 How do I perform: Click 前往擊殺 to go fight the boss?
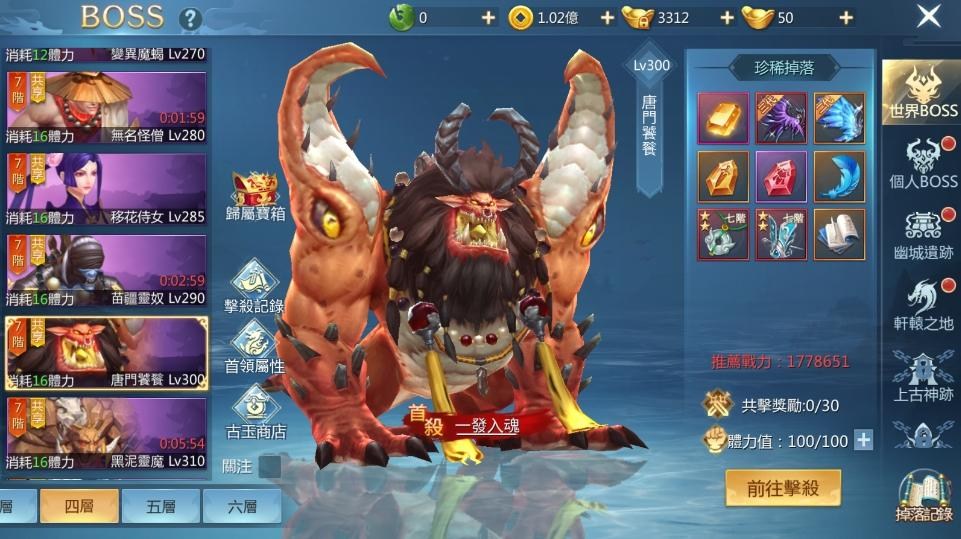click(x=783, y=488)
